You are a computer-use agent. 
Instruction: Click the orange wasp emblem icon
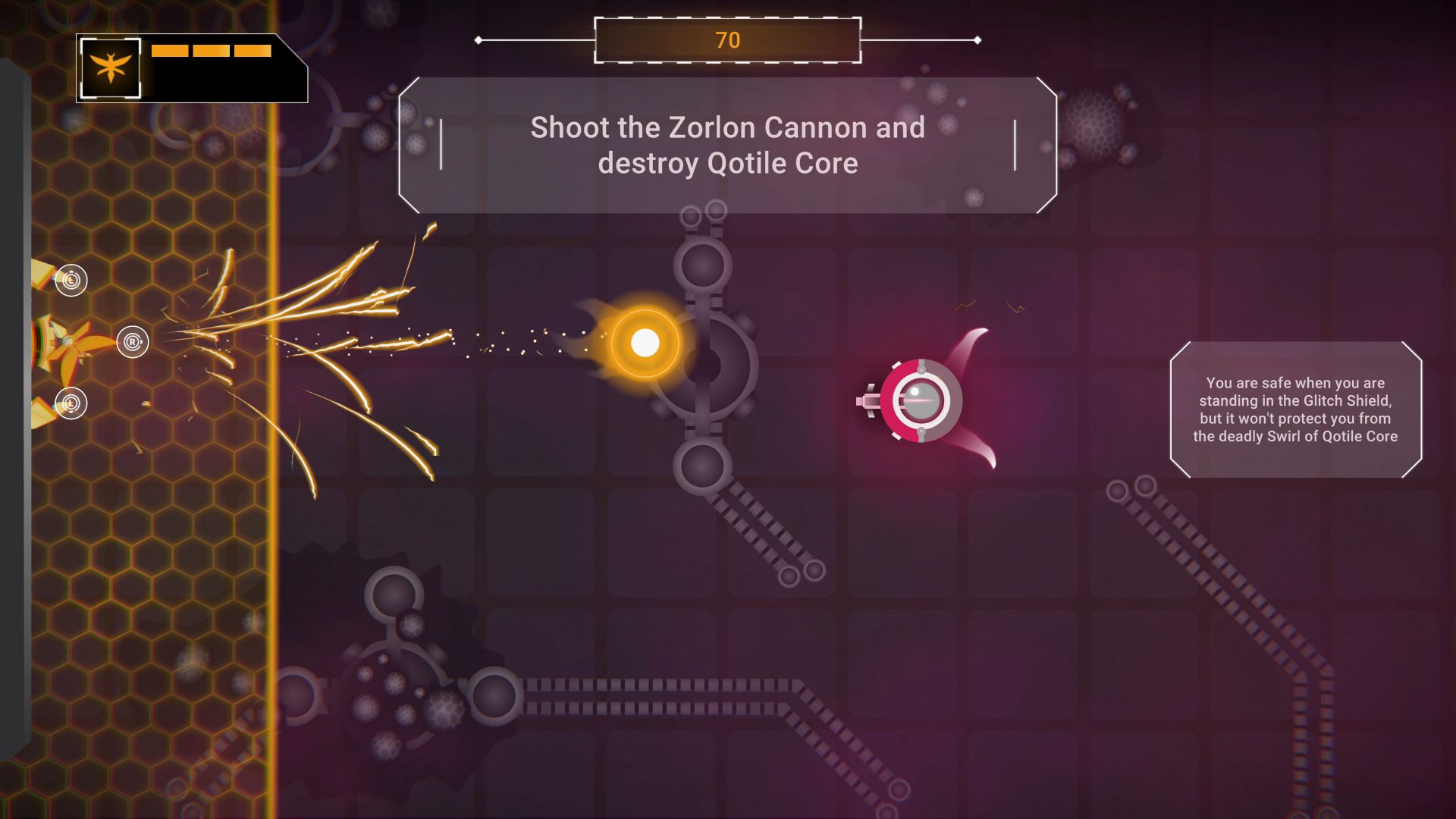(111, 68)
